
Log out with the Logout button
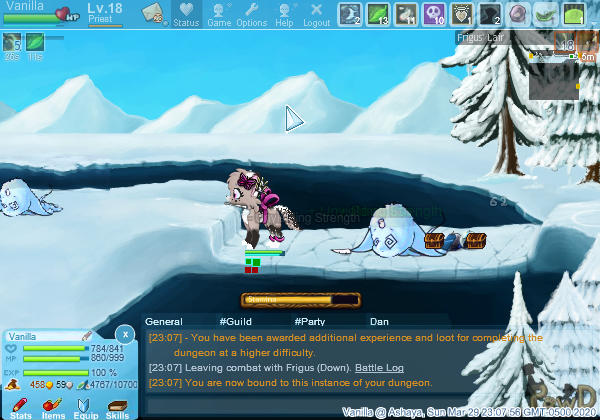(316, 14)
